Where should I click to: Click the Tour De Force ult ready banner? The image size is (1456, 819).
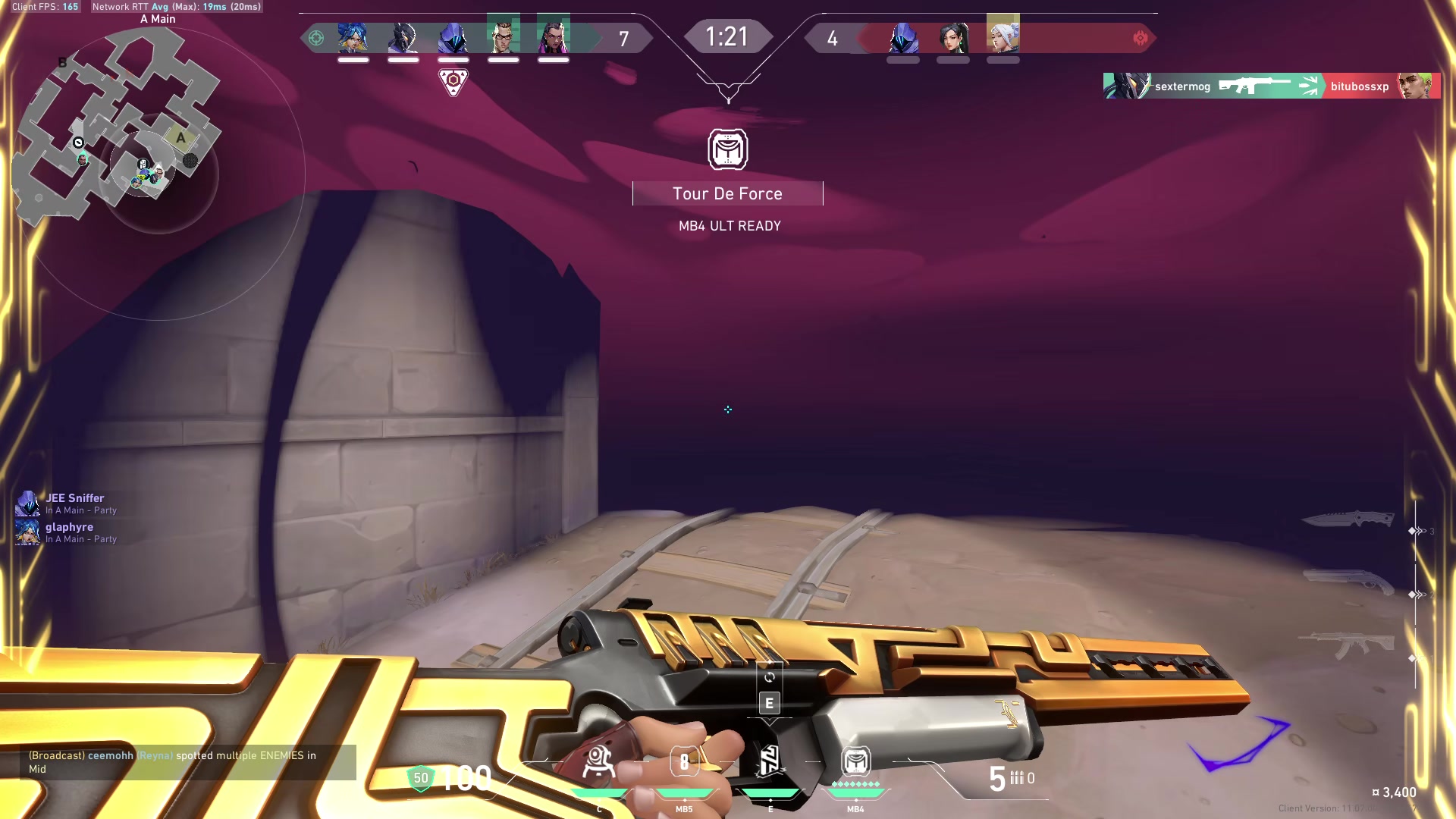click(727, 194)
